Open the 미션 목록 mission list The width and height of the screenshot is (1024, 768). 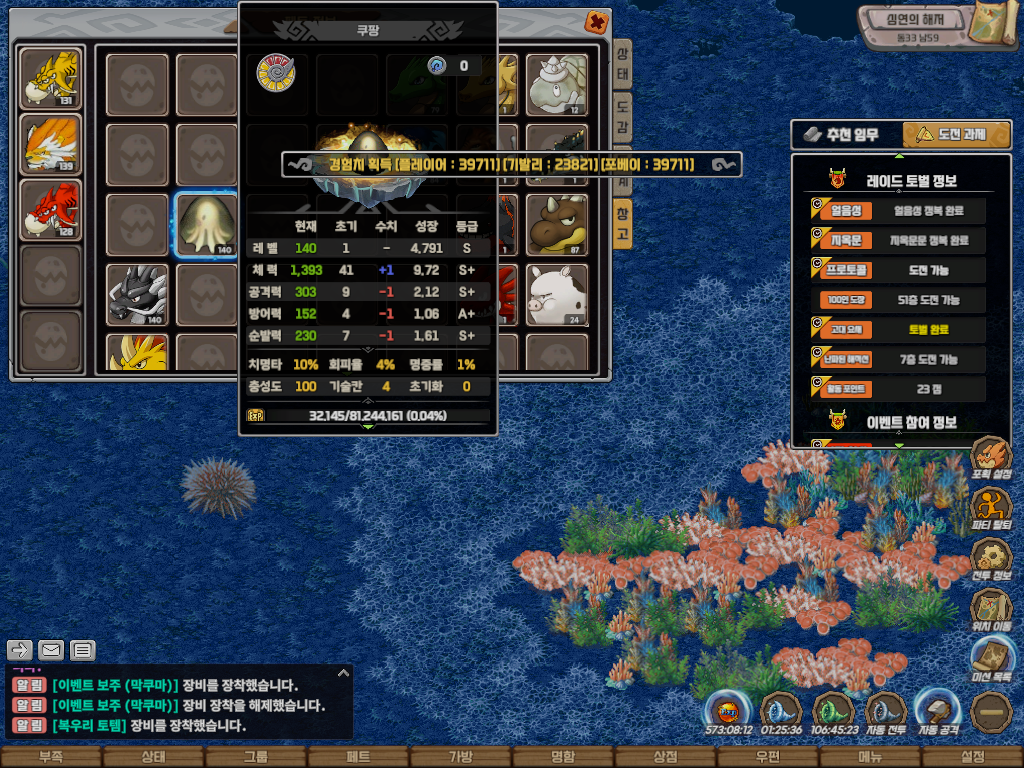coord(990,659)
